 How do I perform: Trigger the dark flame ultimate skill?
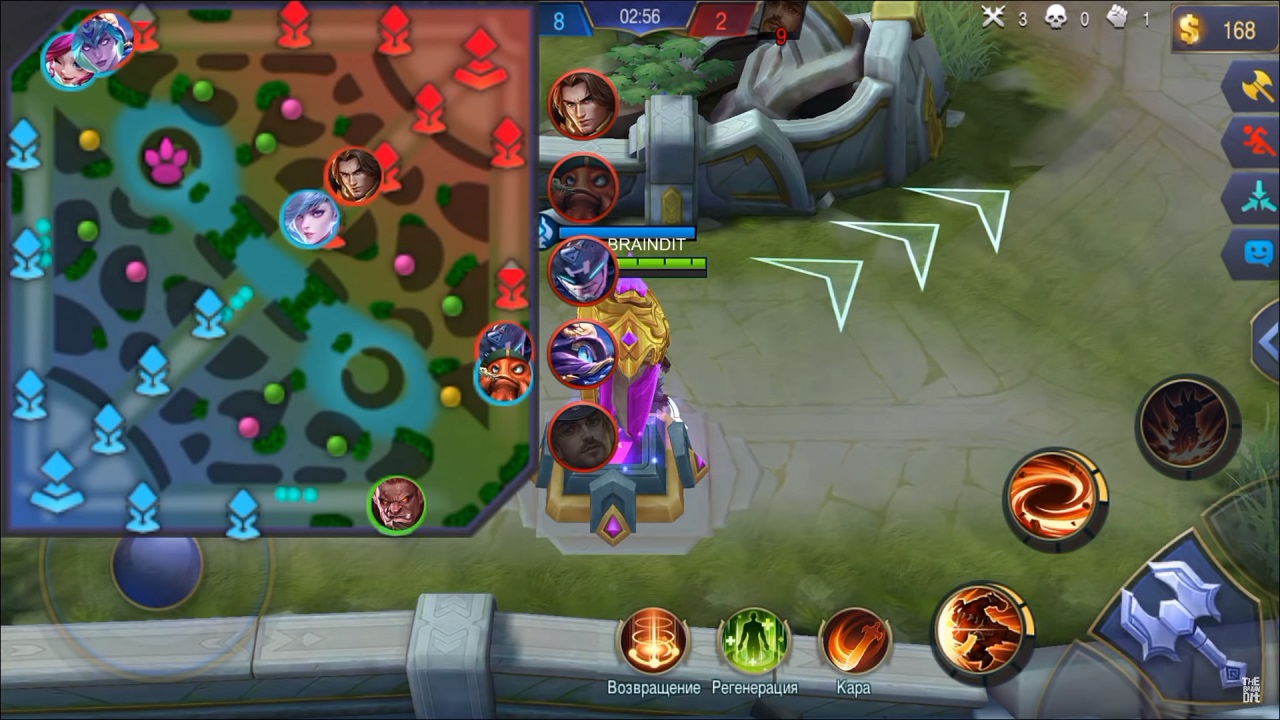pyautogui.click(x=1187, y=424)
